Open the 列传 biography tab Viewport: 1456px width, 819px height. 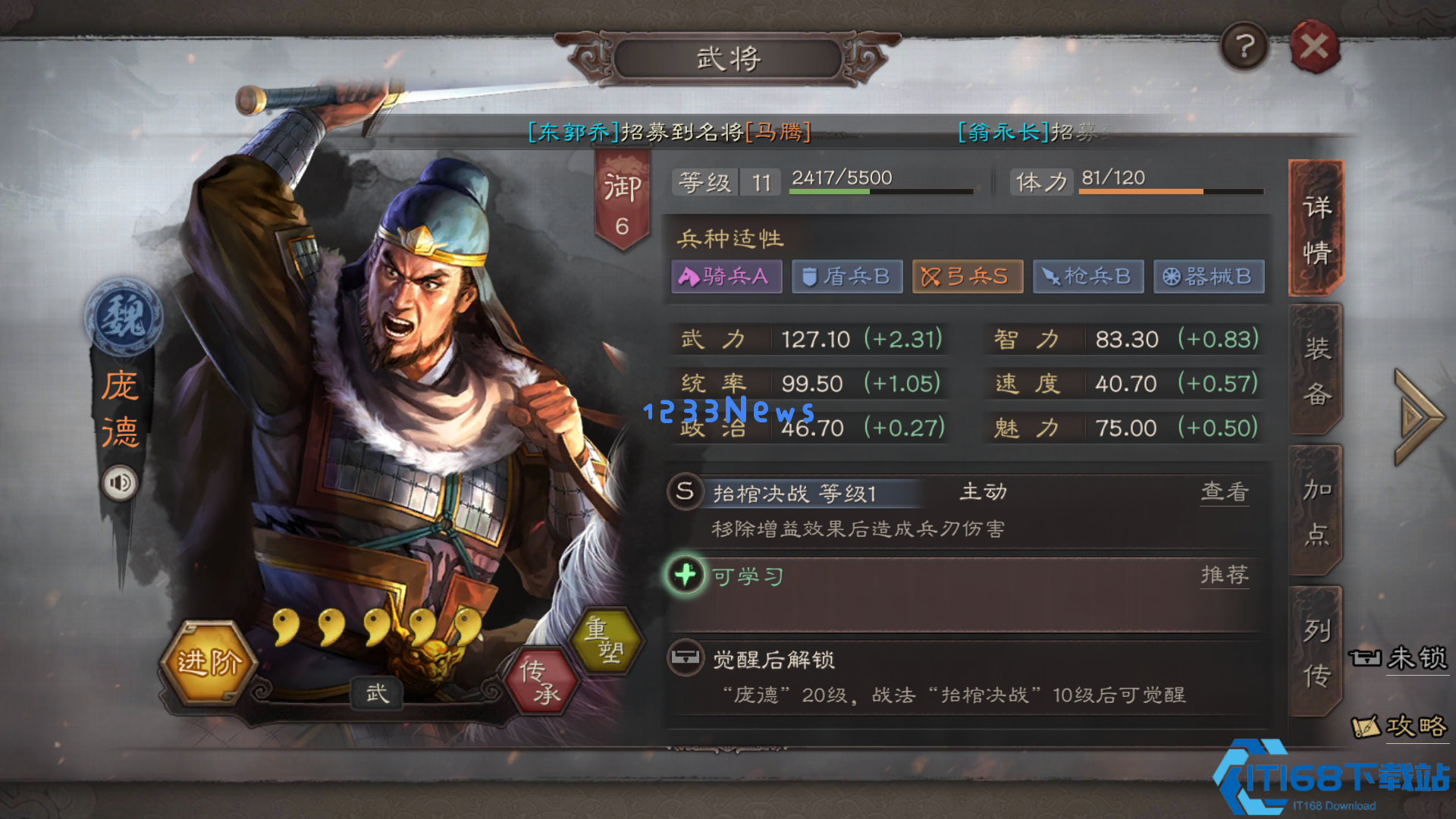click(1317, 648)
